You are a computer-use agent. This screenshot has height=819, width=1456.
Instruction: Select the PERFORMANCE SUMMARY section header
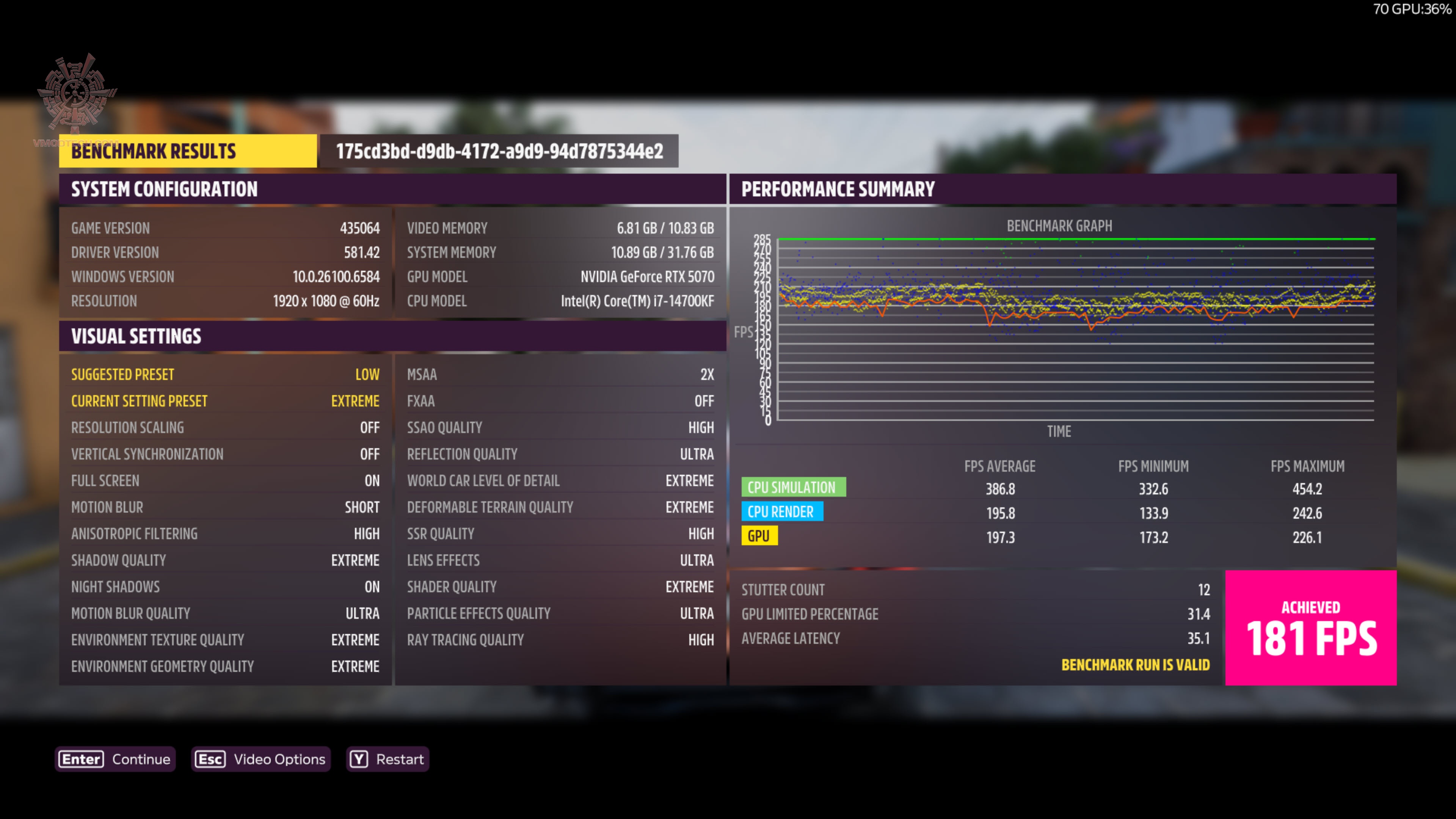[x=839, y=189]
